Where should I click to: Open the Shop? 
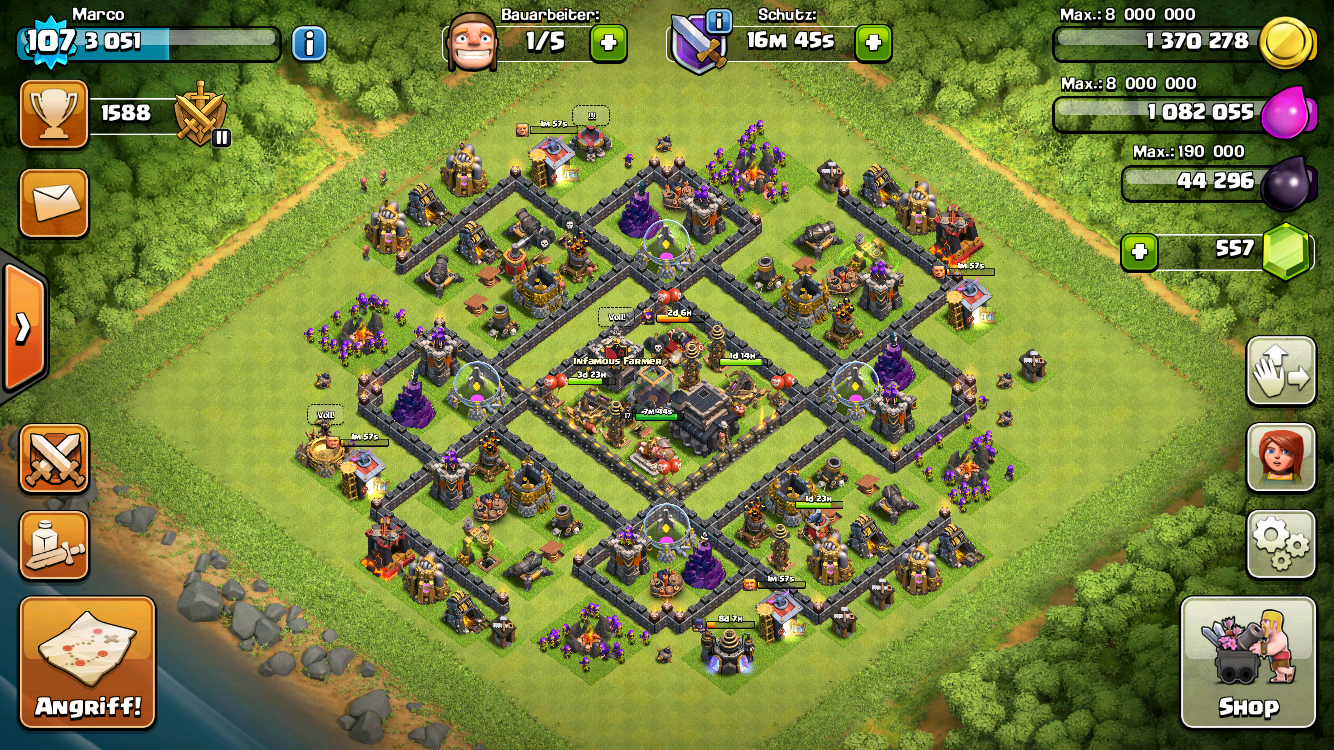(x=1248, y=662)
